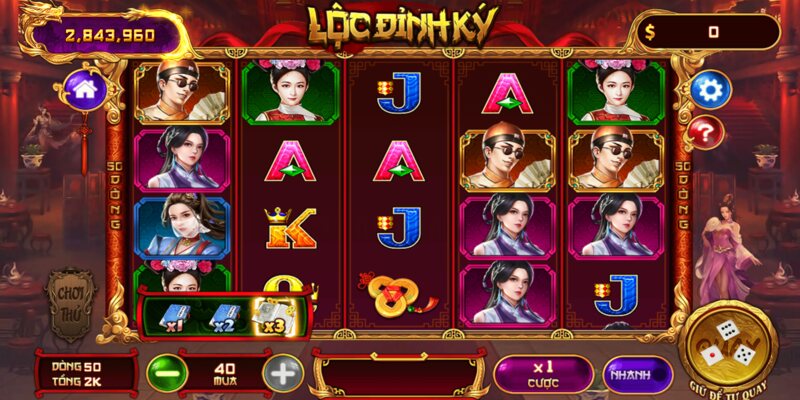Decrease the bet with the minus button

click(x=167, y=373)
